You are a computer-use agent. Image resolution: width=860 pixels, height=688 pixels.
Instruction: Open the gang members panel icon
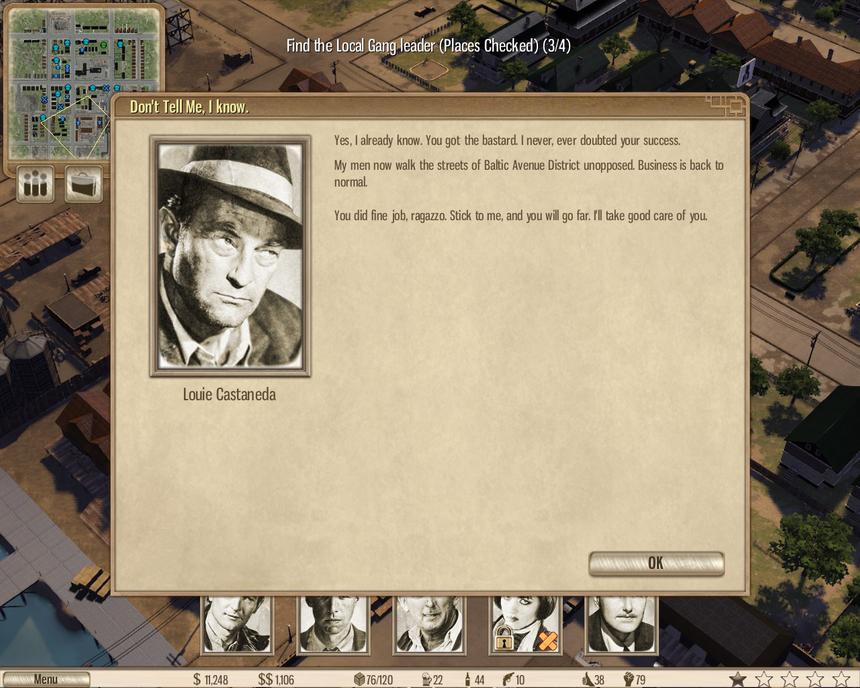pos(36,184)
